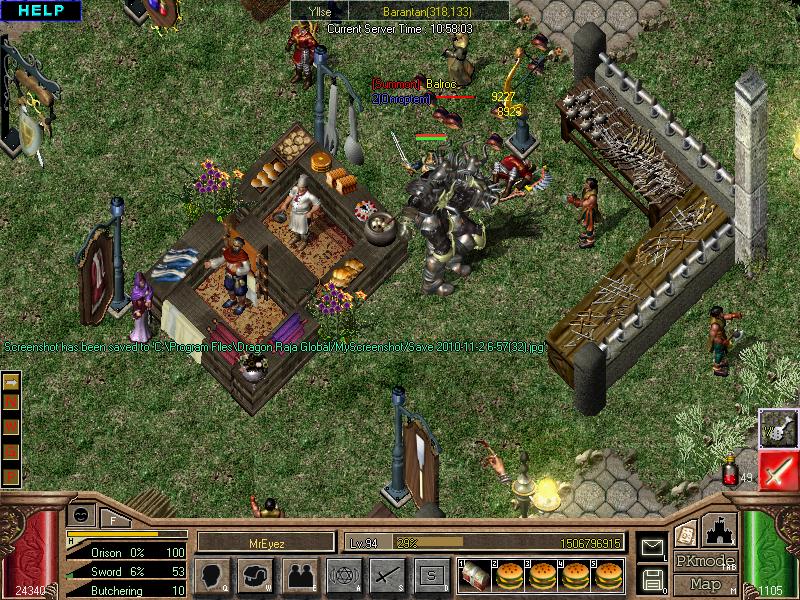This screenshot has height=600, width=800.
Task: Select the F tab above the skill list
Action: pos(115,518)
